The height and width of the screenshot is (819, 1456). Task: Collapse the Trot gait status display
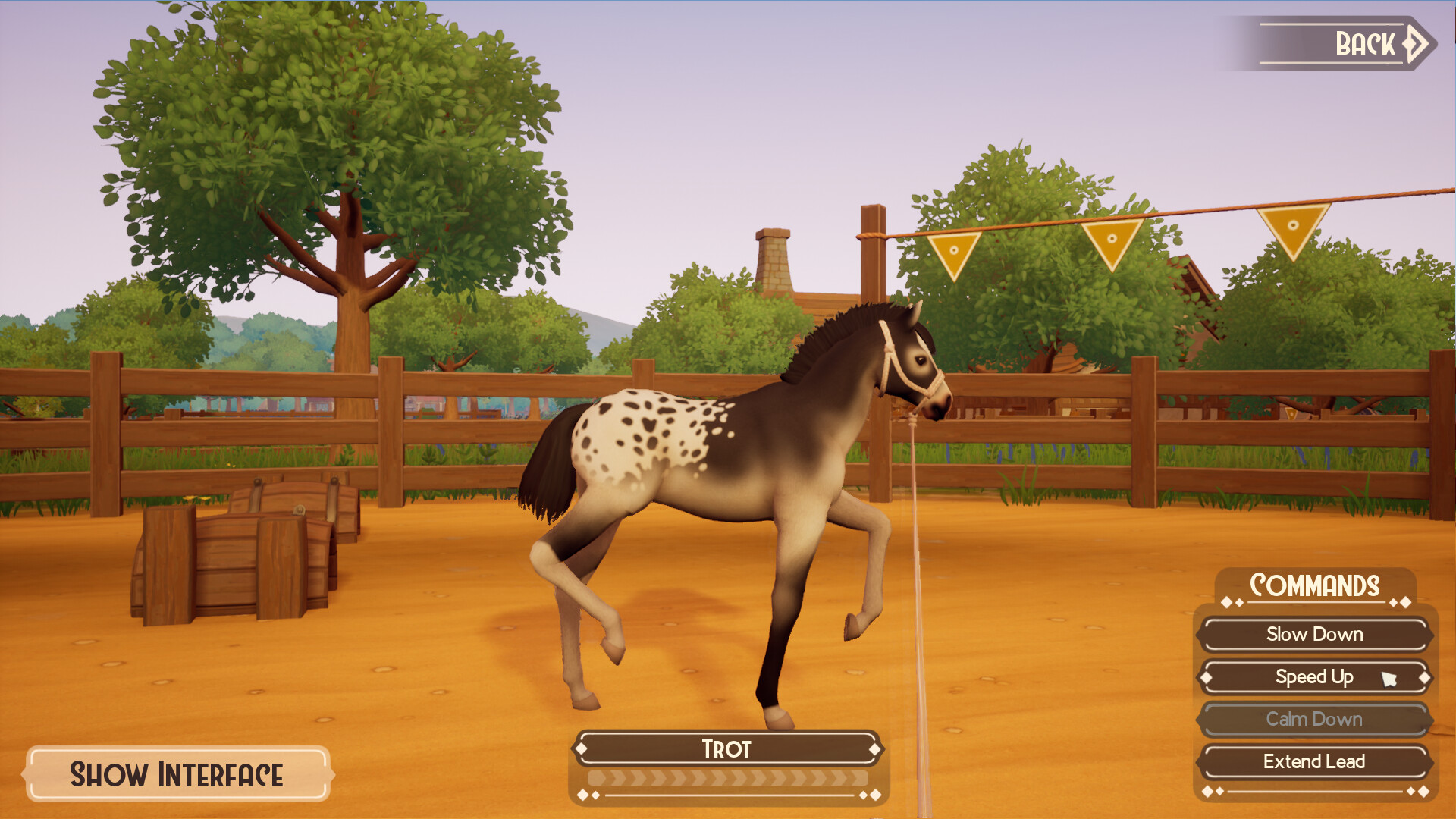[x=726, y=749]
